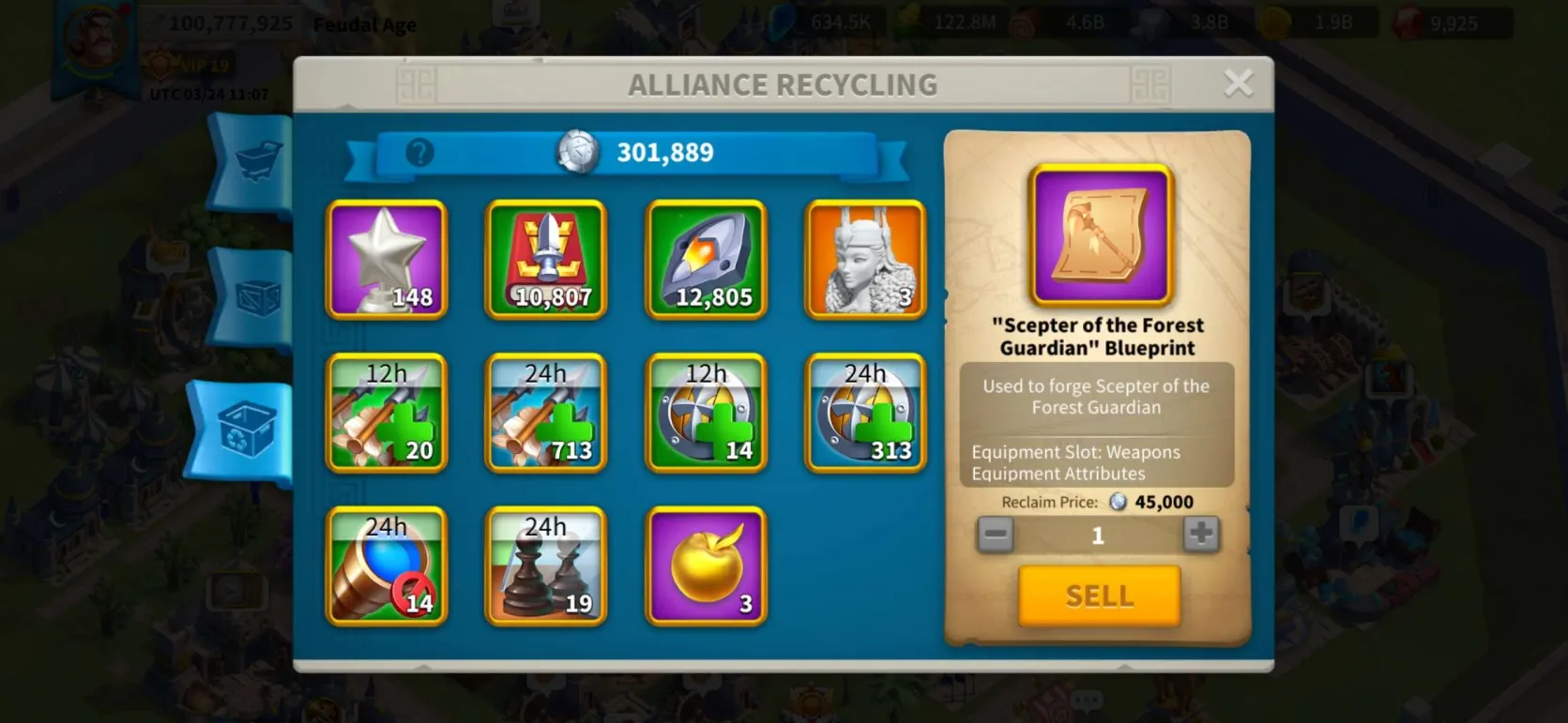This screenshot has width=1568, height=723.
Task: Select the 12h shield boost with 14
Action: [707, 413]
